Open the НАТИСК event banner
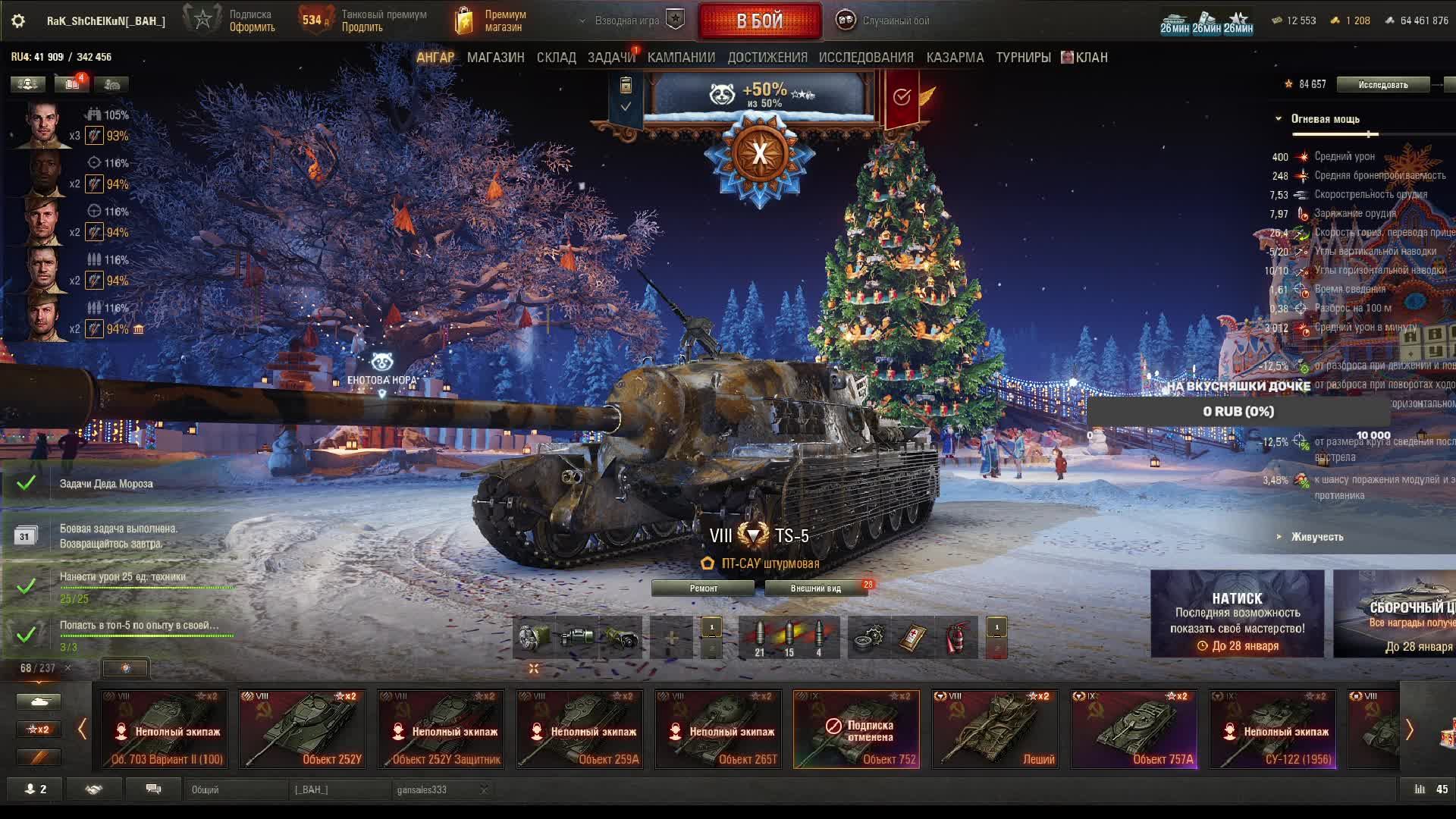1456x819 pixels. click(x=1237, y=613)
